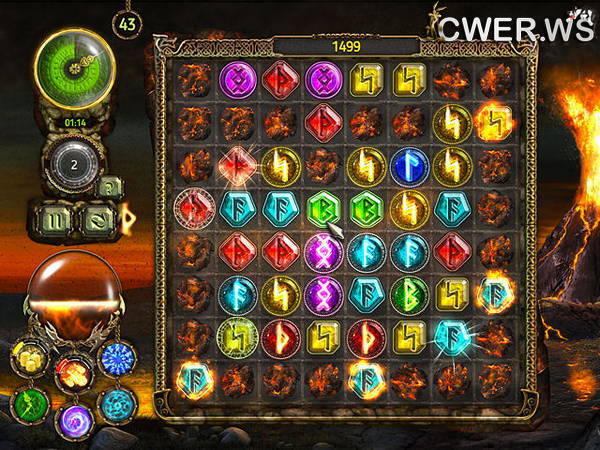Select the yellow rune tile engulfed in flames
The height and width of the screenshot is (450, 600).
[494, 122]
